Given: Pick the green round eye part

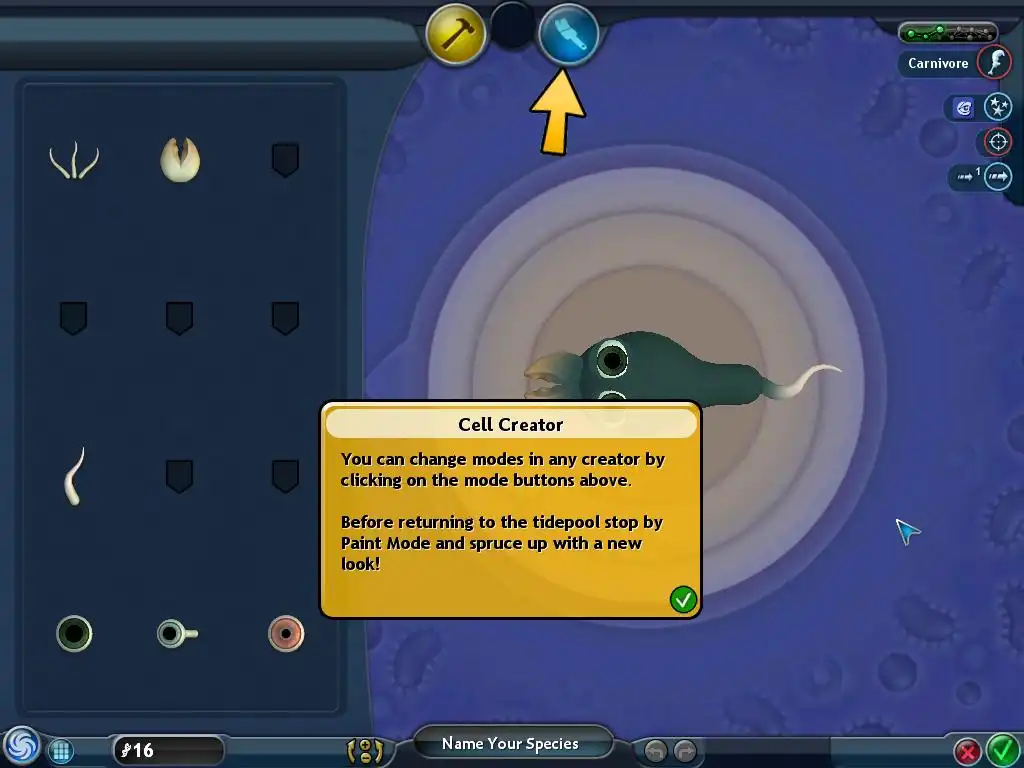Looking at the screenshot, I should point(74,633).
